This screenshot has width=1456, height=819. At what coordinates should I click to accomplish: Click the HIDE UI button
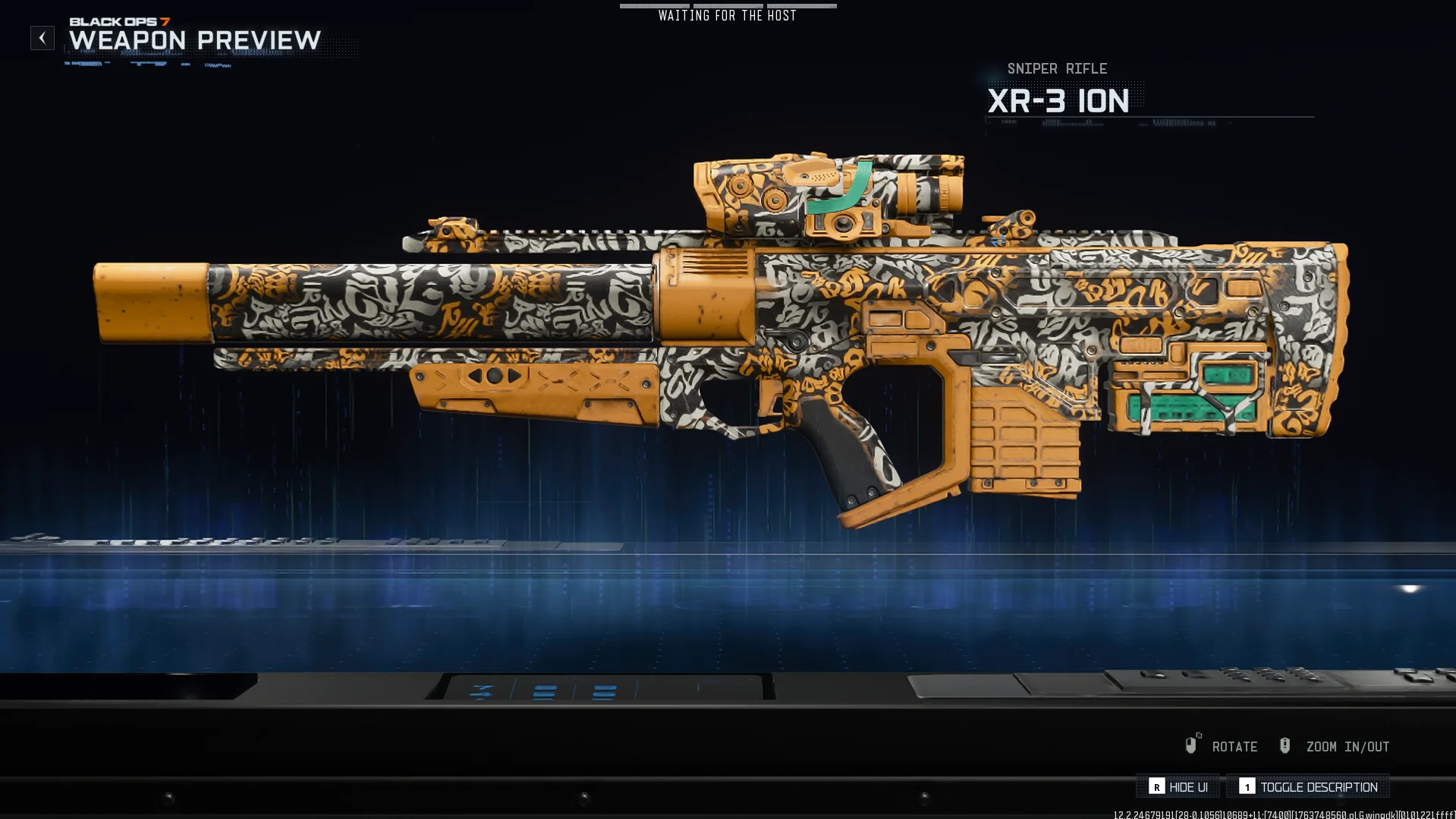tap(1178, 787)
